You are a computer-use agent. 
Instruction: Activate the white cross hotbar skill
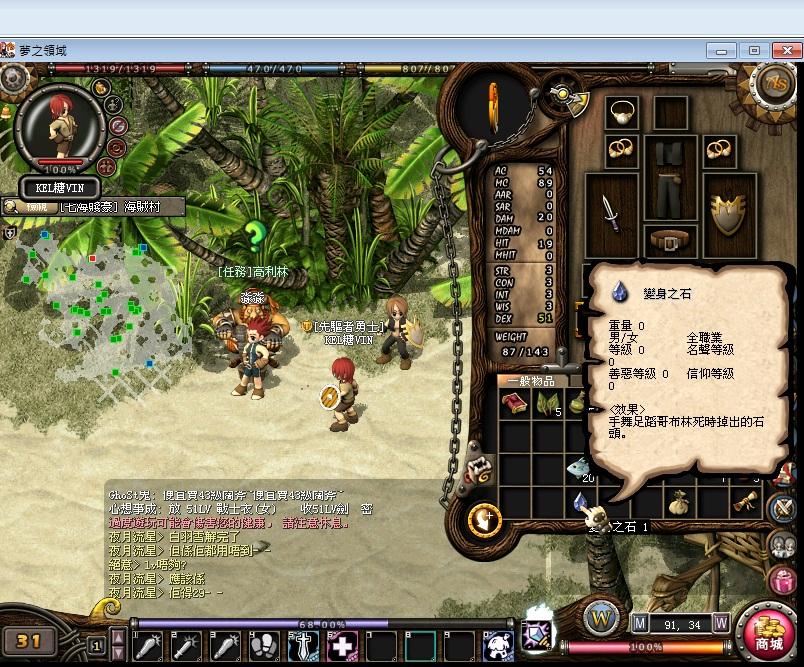pos(342,647)
